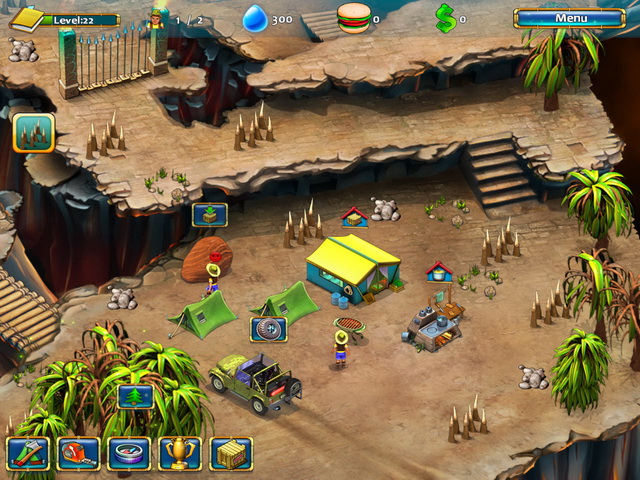Click the axe tool button

(27, 453)
